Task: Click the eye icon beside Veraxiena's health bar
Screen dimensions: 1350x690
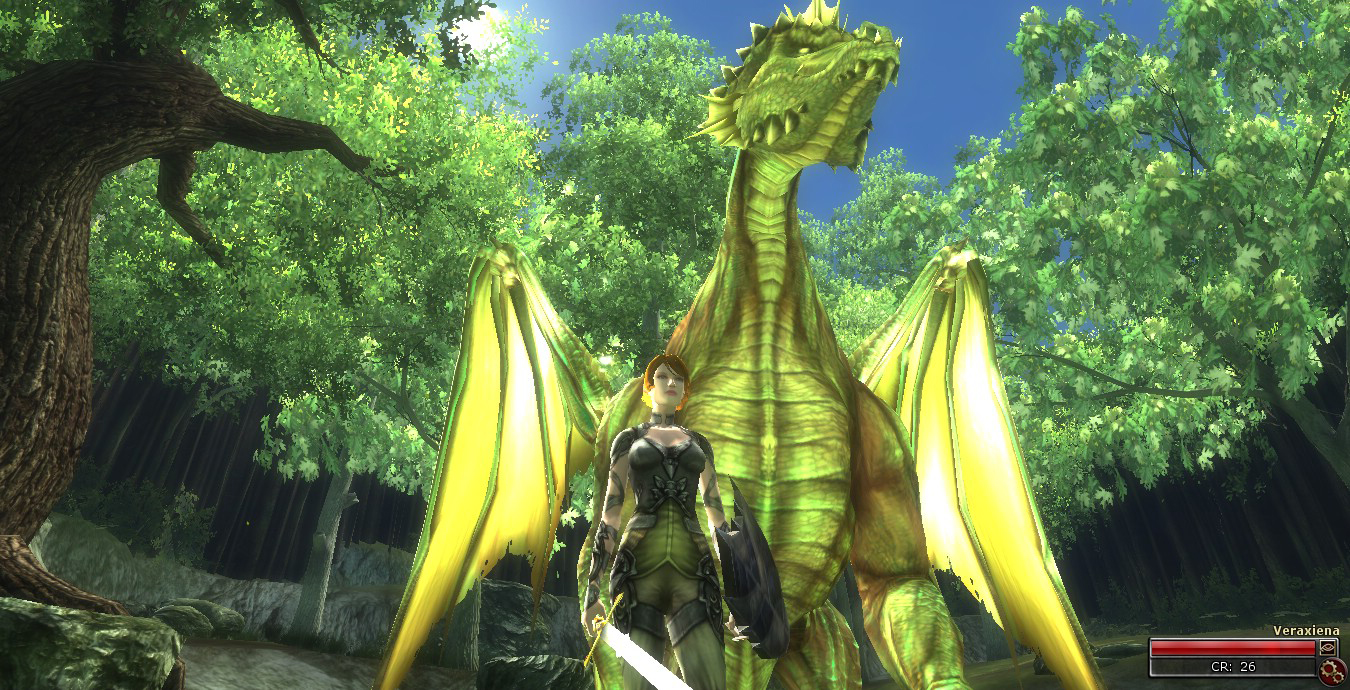Action: (x=1329, y=648)
